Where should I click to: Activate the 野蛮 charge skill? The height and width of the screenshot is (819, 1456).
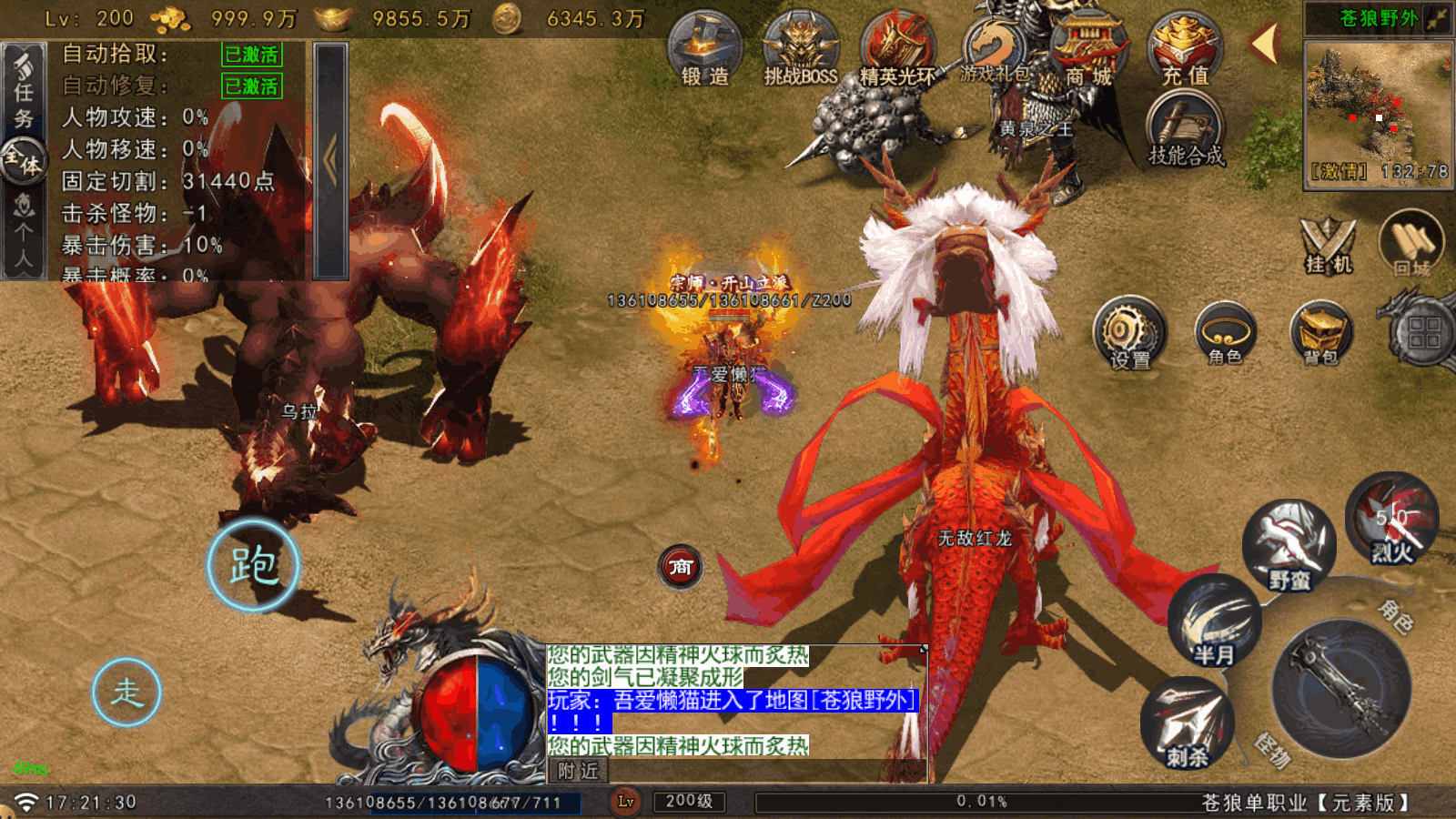coord(1289,544)
